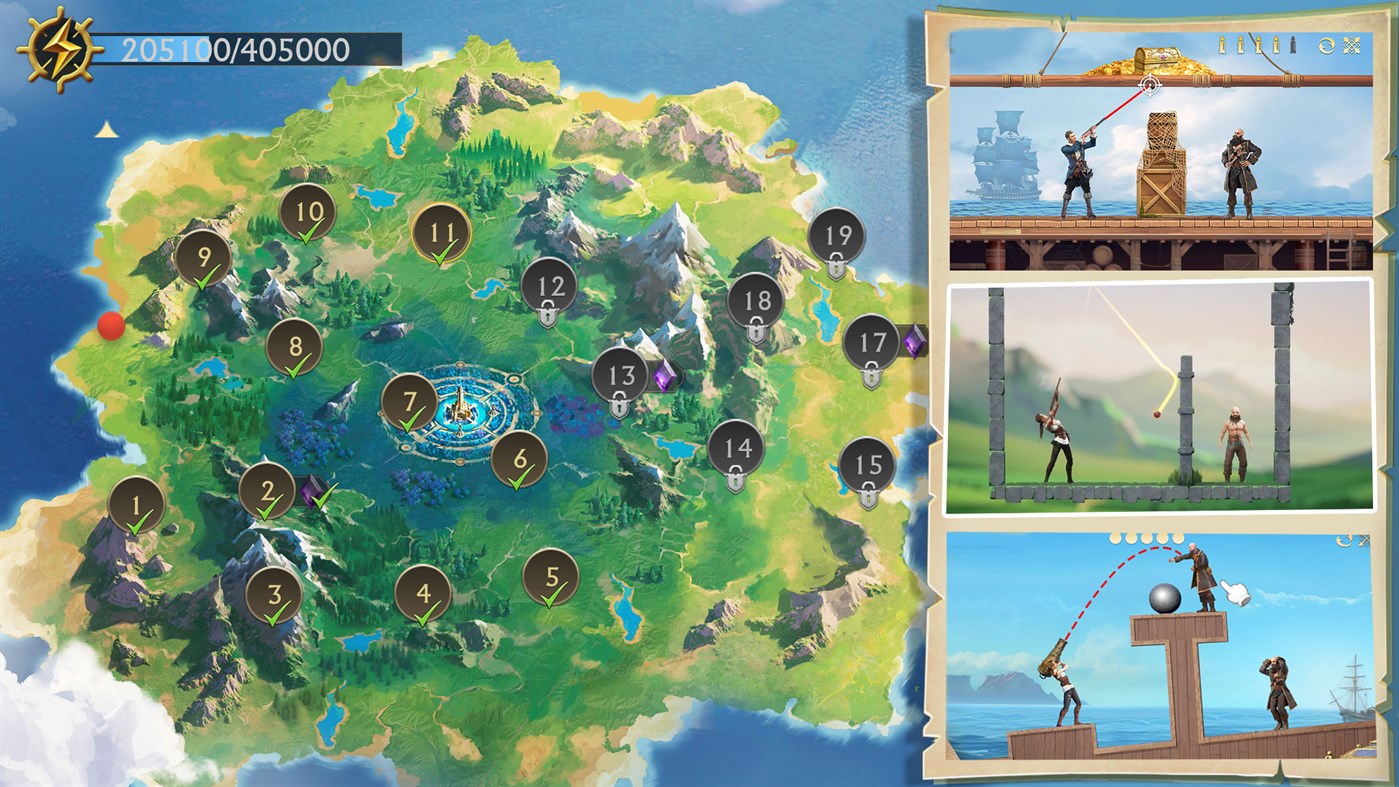Click the dark spent bullet icon in ammo row

(x=1293, y=44)
